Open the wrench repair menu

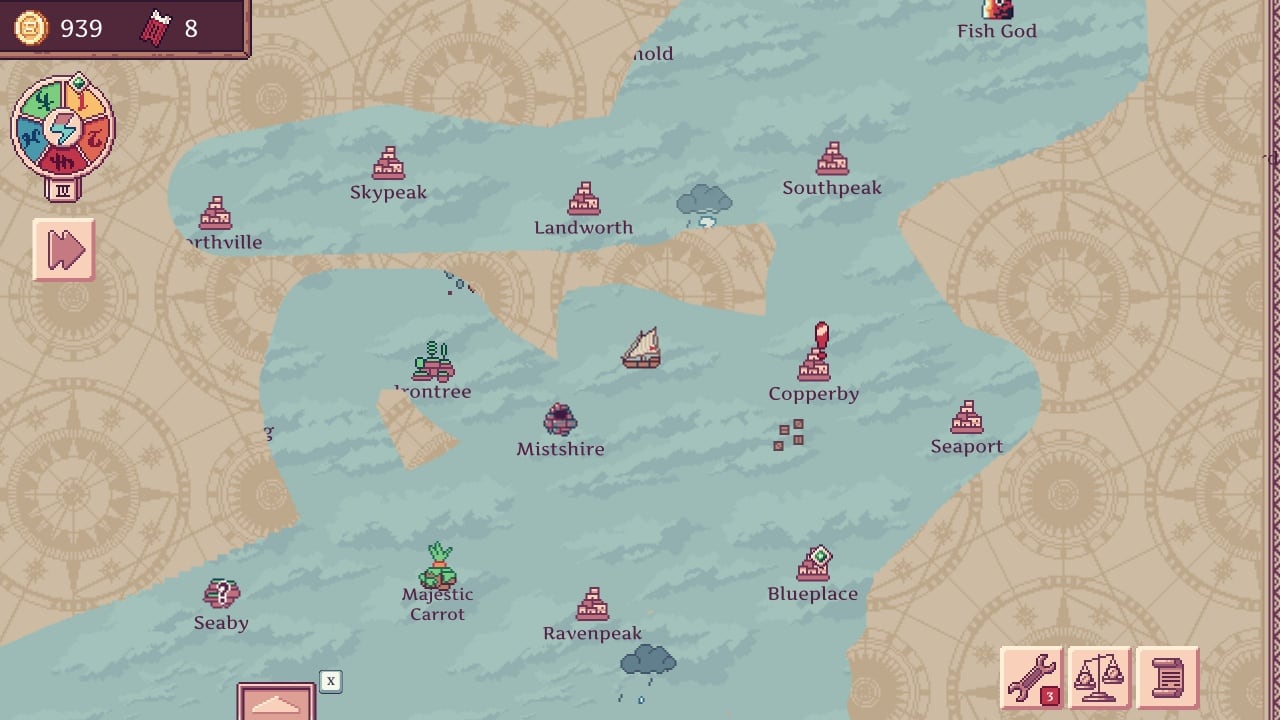tap(1032, 678)
